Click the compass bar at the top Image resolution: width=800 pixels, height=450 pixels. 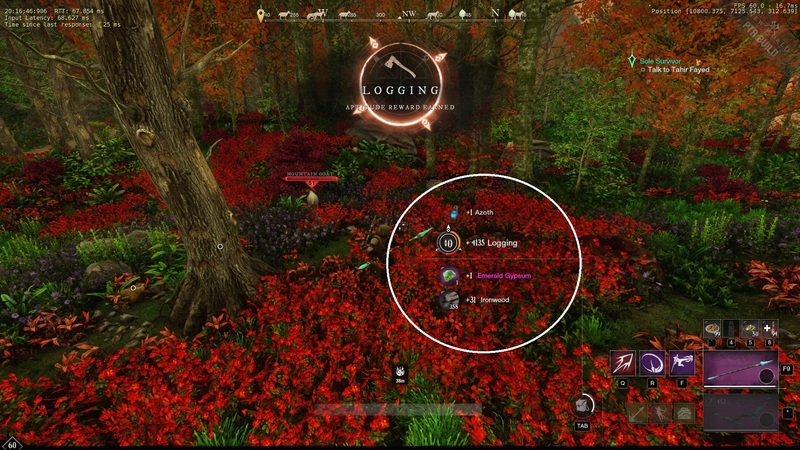(x=400, y=16)
